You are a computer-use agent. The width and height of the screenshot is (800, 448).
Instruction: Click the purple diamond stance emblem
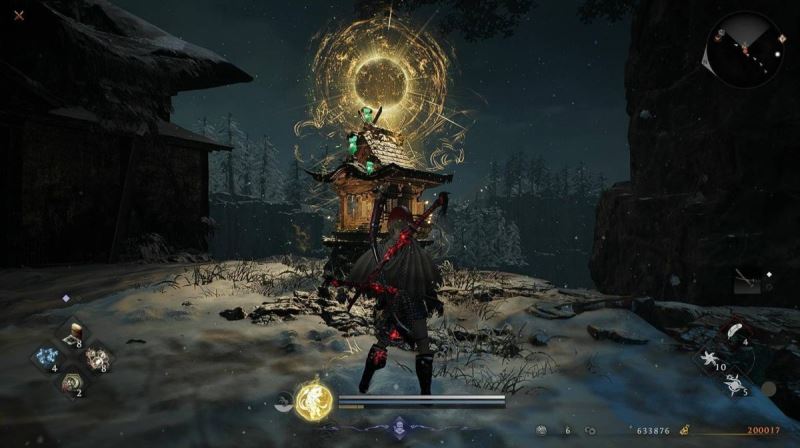click(400, 425)
